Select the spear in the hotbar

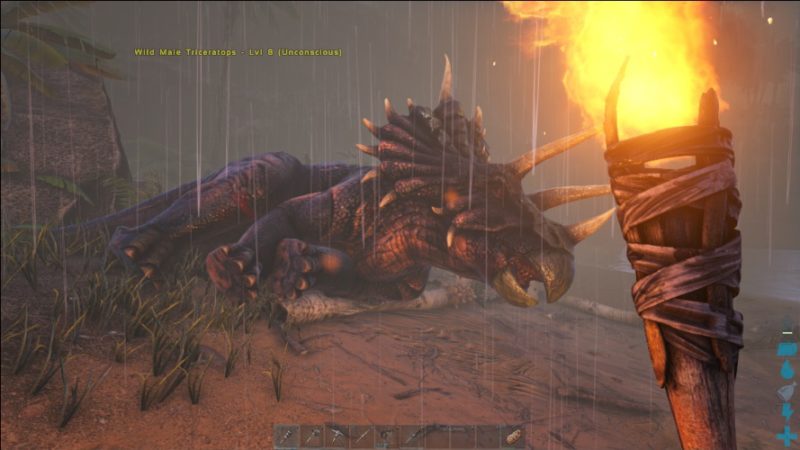click(362, 436)
